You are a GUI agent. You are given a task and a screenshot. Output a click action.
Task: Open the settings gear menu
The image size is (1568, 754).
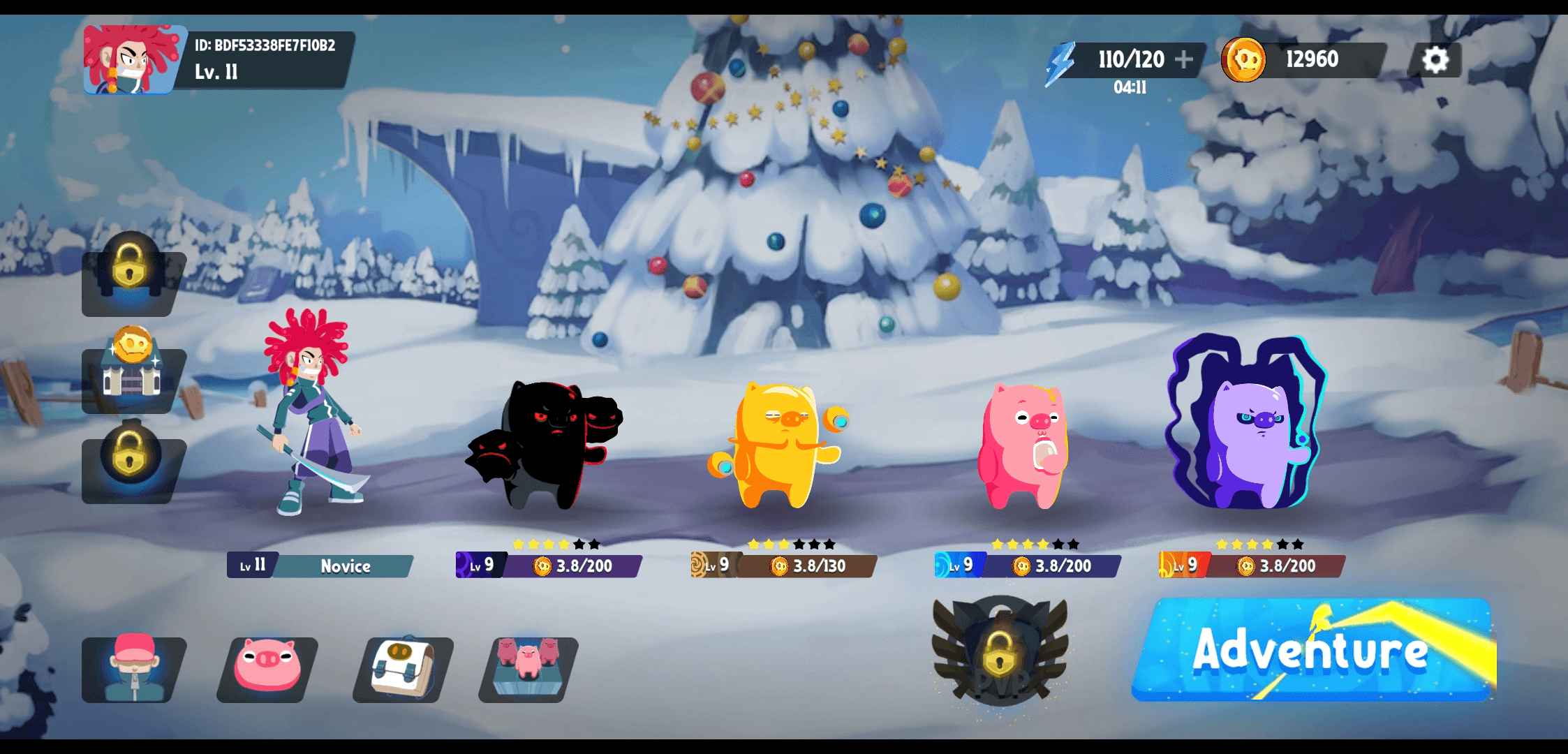point(1435,60)
